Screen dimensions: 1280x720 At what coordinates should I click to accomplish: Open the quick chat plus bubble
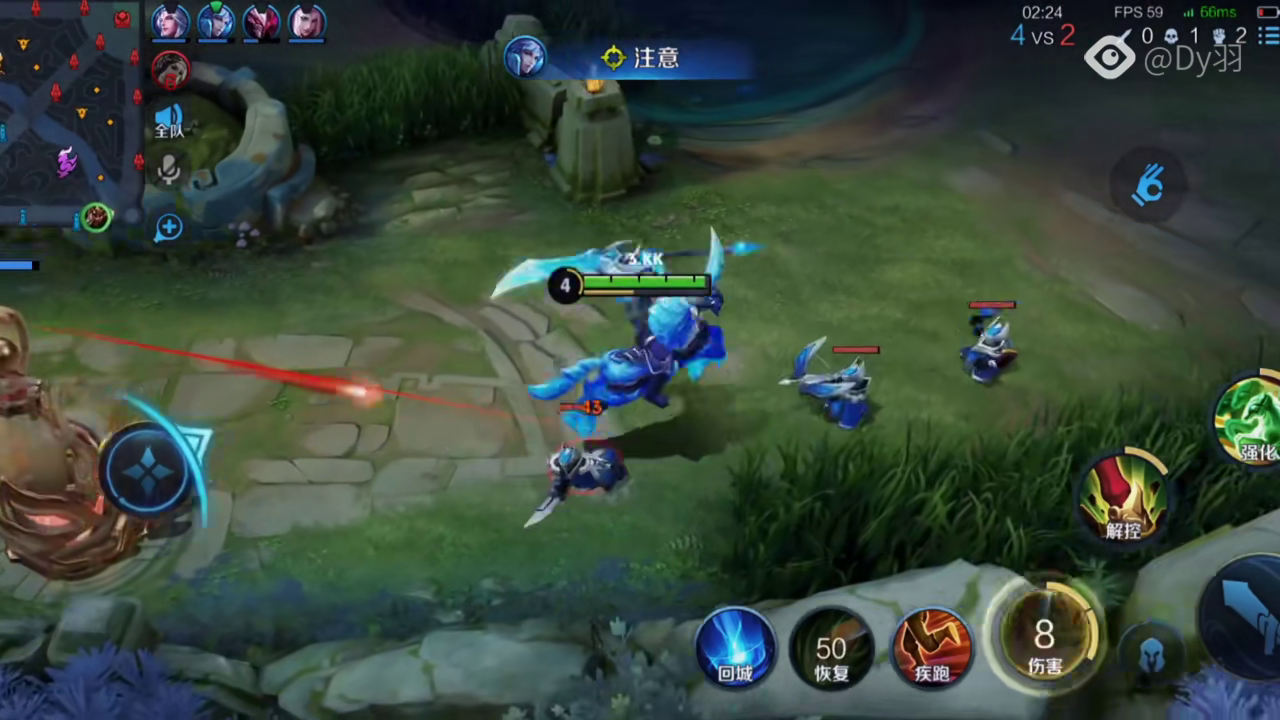point(168,228)
